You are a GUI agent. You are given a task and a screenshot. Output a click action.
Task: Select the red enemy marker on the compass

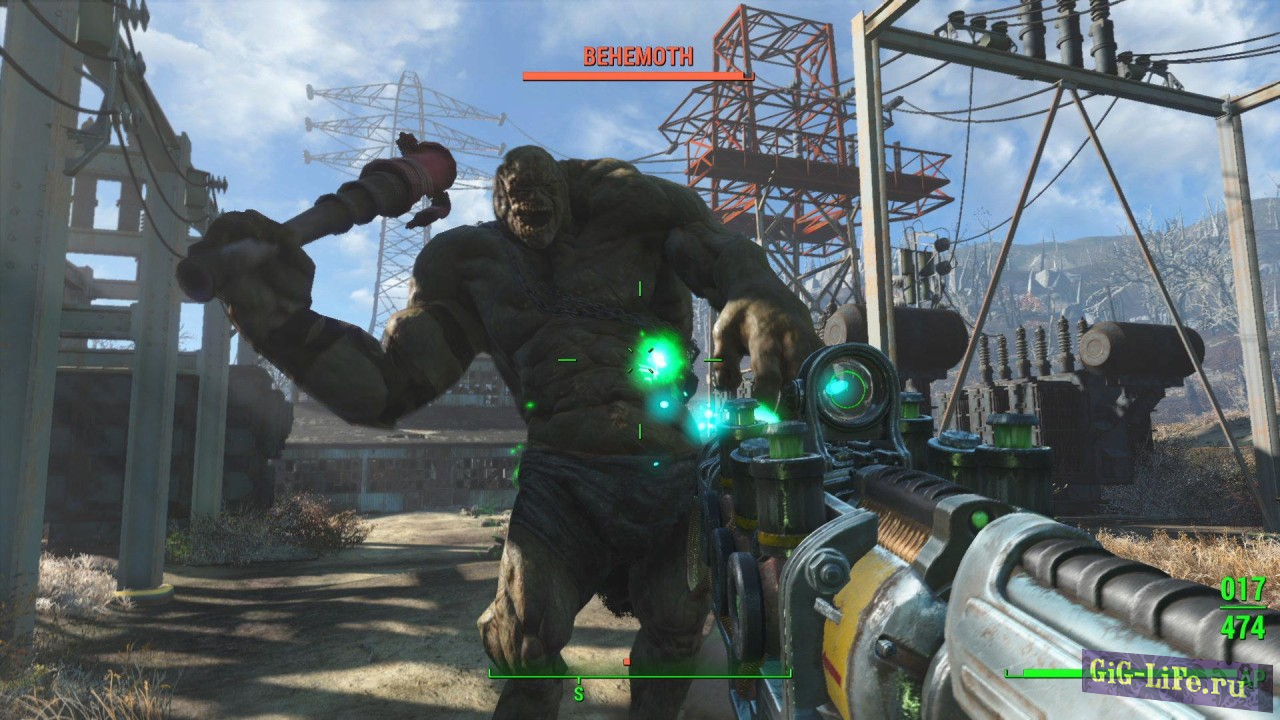(626, 662)
